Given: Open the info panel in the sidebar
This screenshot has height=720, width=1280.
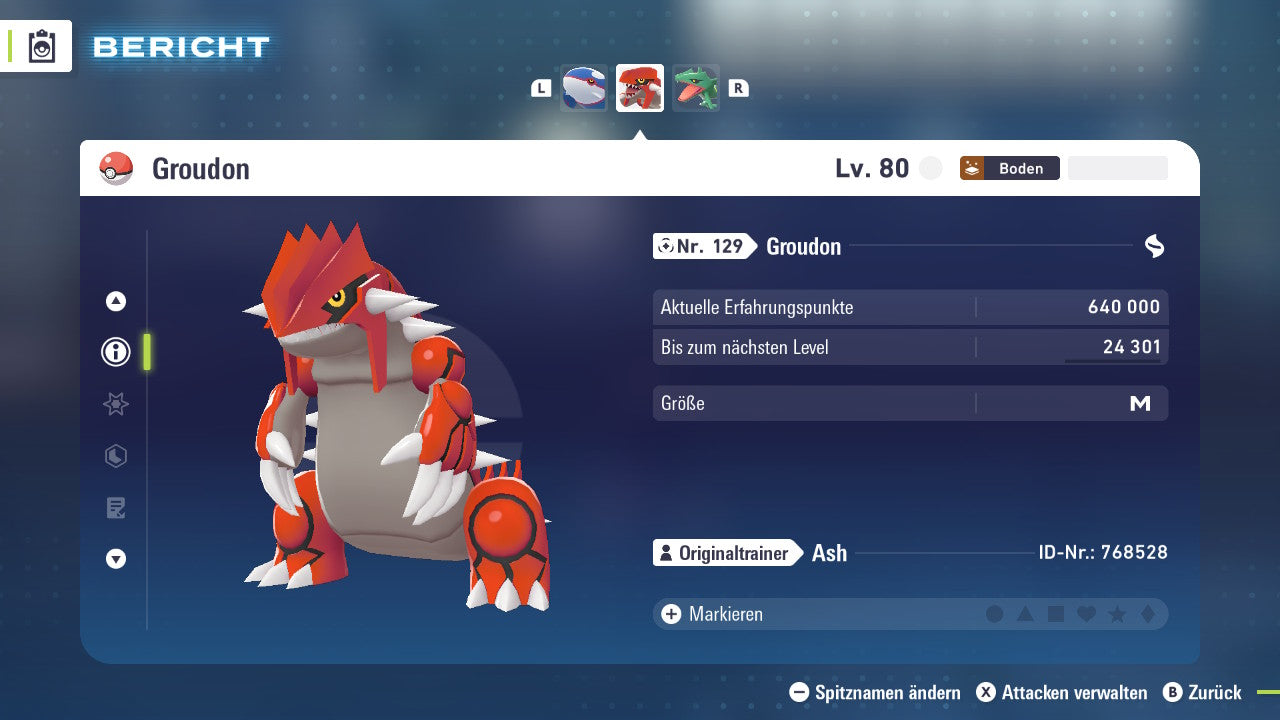Looking at the screenshot, I should pos(115,352).
